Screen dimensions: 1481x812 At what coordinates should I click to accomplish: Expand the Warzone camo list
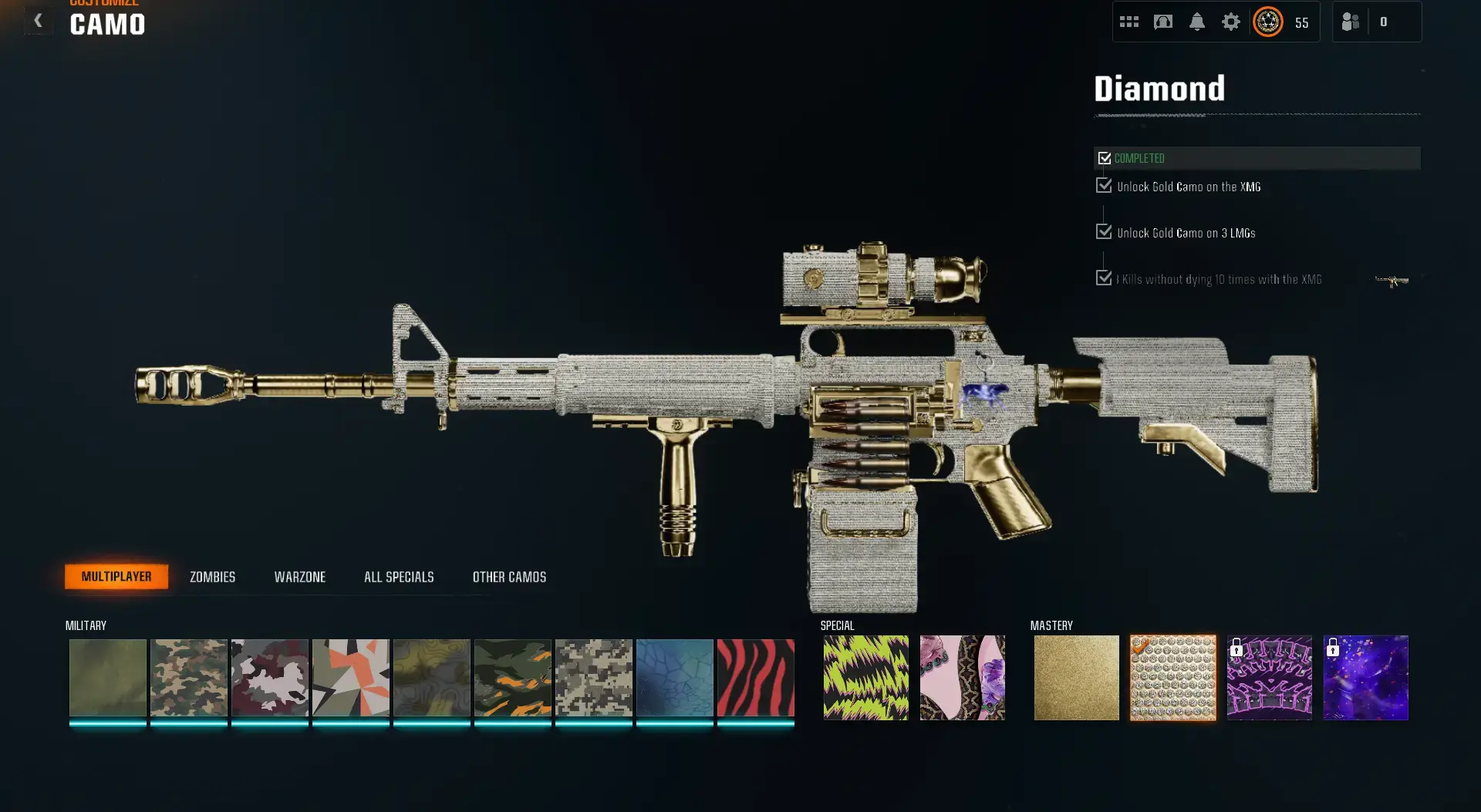300,576
